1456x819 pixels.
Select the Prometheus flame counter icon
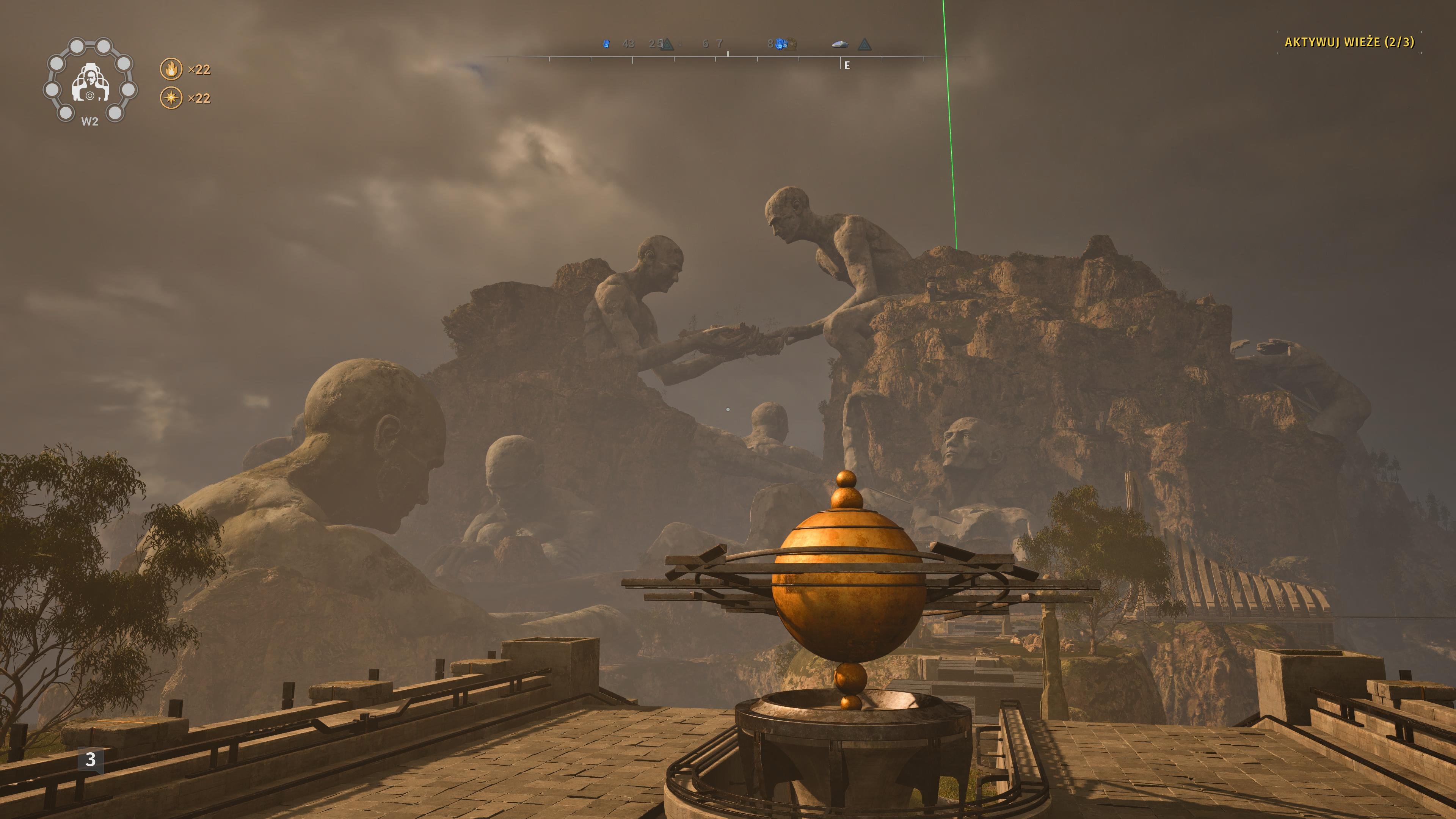(171, 69)
